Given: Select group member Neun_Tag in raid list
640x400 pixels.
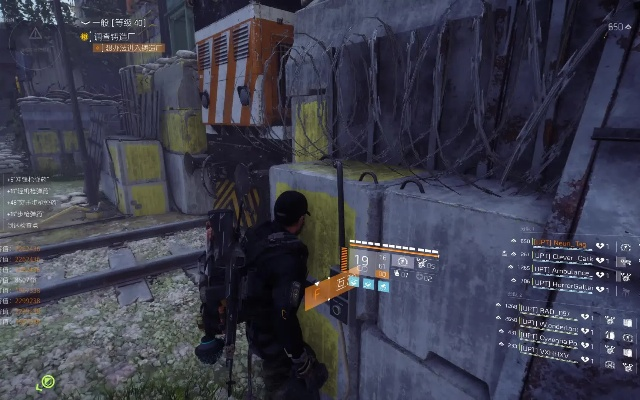Looking at the screenshot, I should click(x=567, y=244).
